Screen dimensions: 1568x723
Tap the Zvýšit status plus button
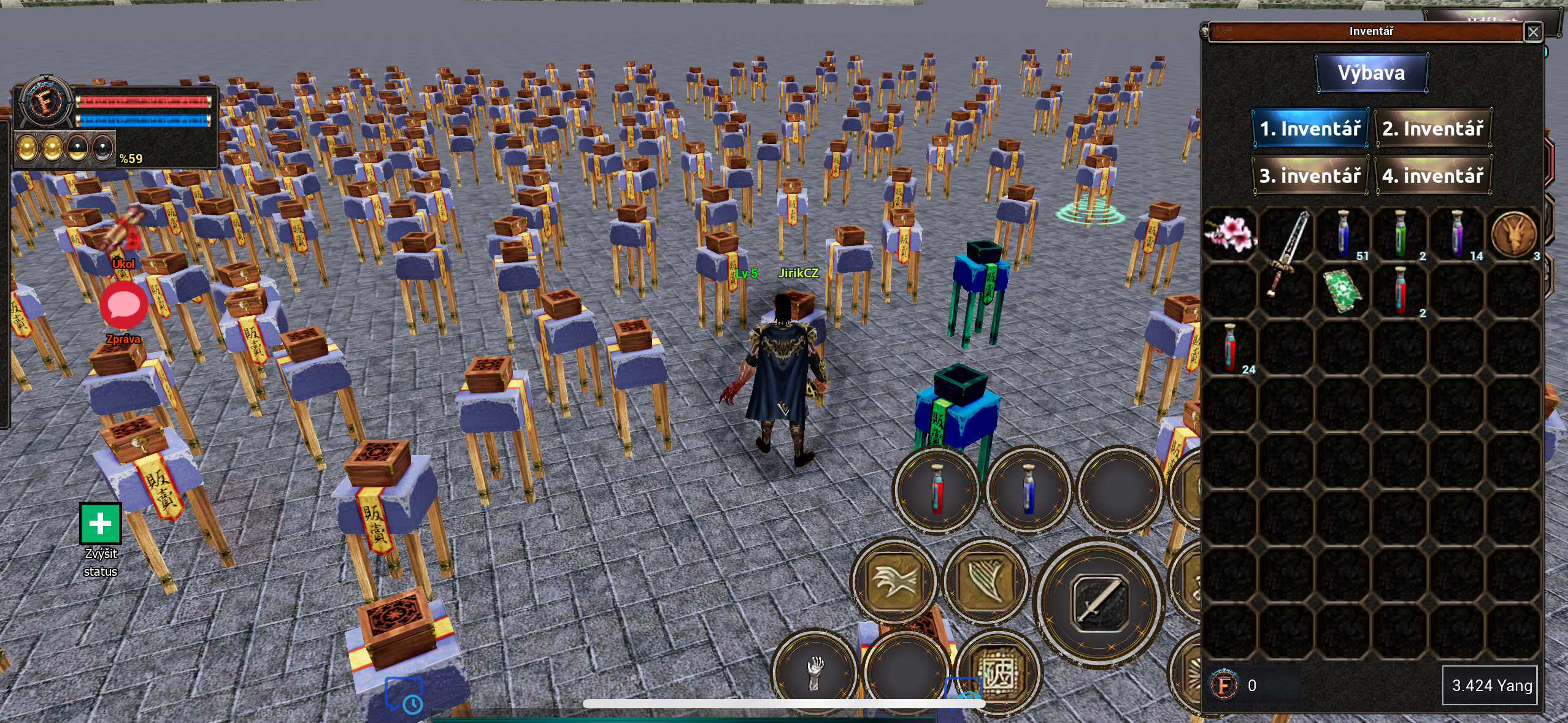click(99, 524)
